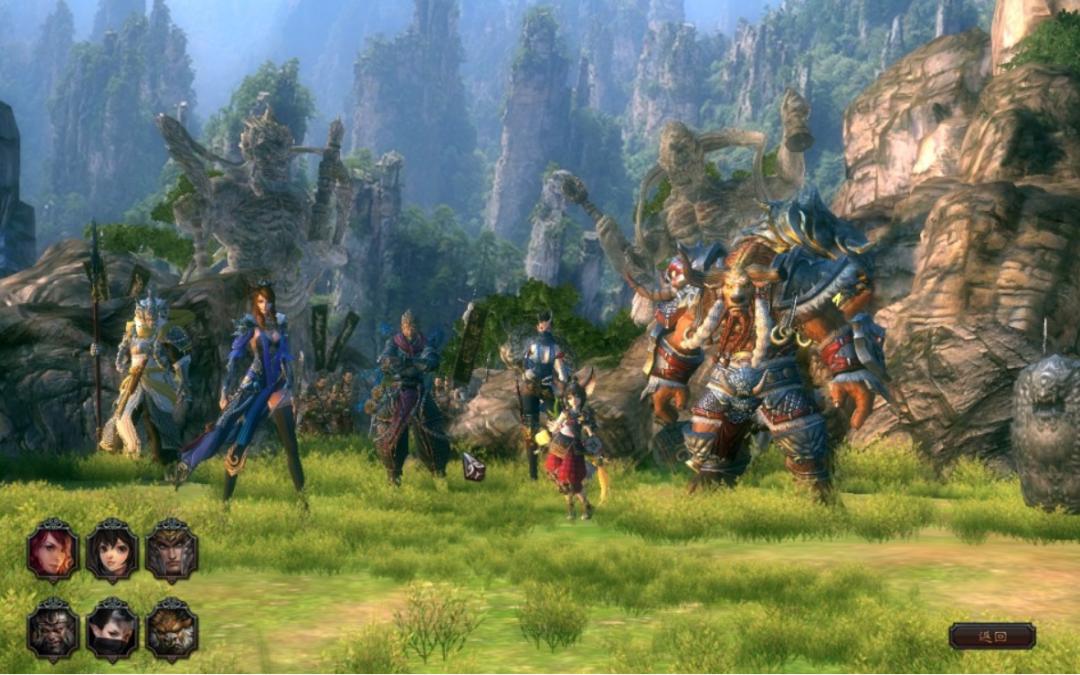This screenshot has width=1080, height=675.
Task: Select the golden-maned beast portrait
Action: tap(171, 630)
